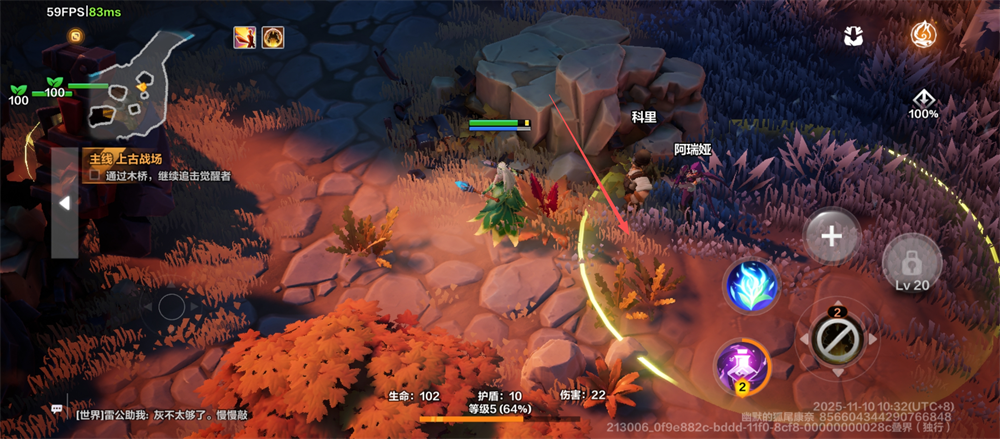Tap the 100% diamond indicator icon
Screen dimensions: 1000x439
tap(923, 101)
